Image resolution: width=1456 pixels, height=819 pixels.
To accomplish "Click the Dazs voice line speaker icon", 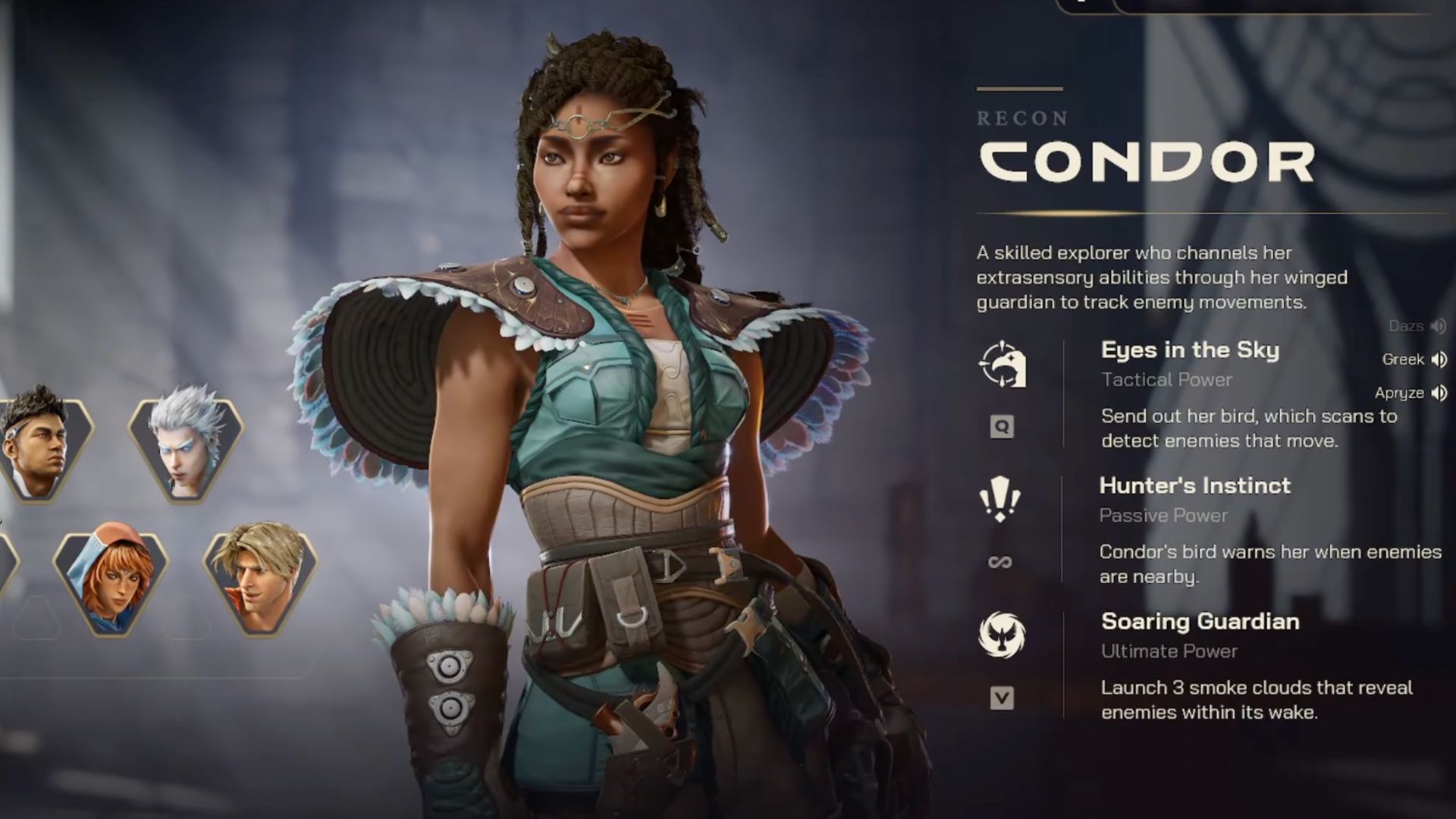I will [x=1437, y=326].
